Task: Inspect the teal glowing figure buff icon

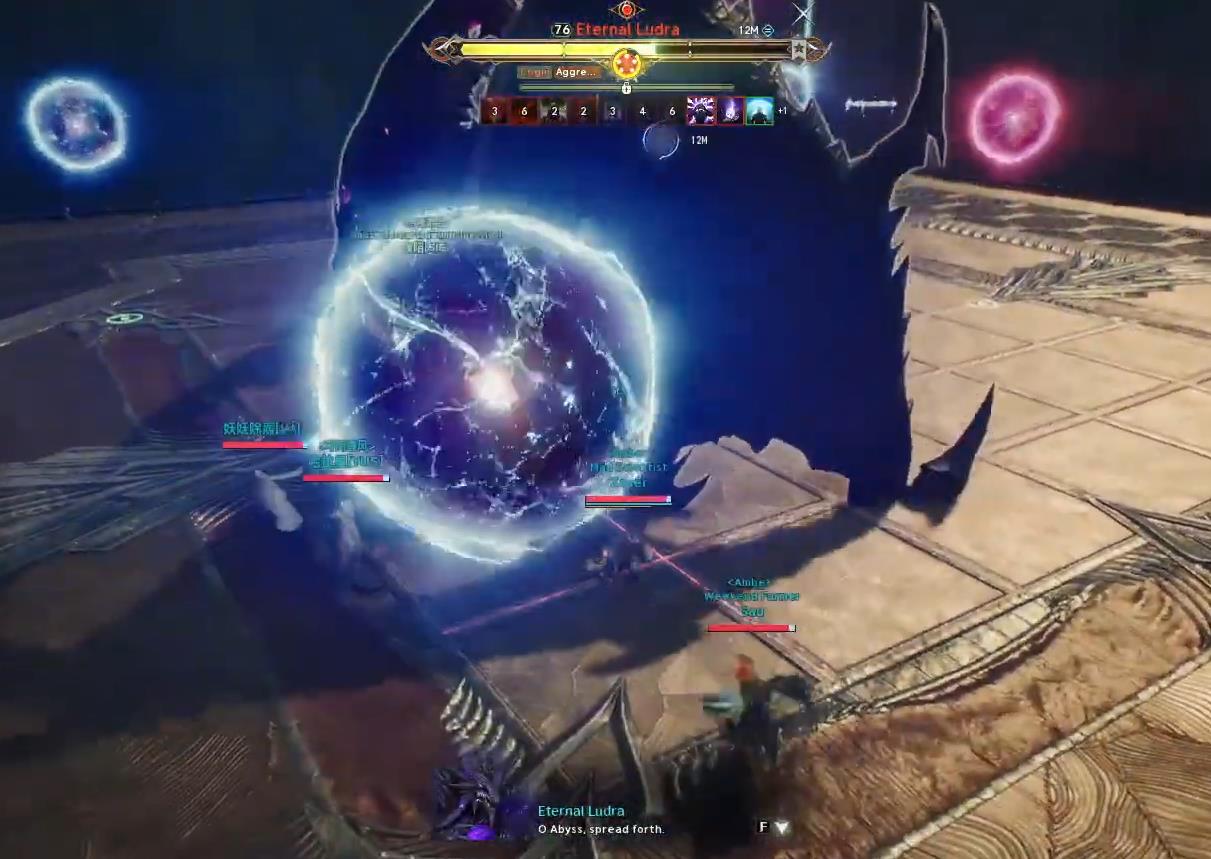Action: [x=759, y=111]
